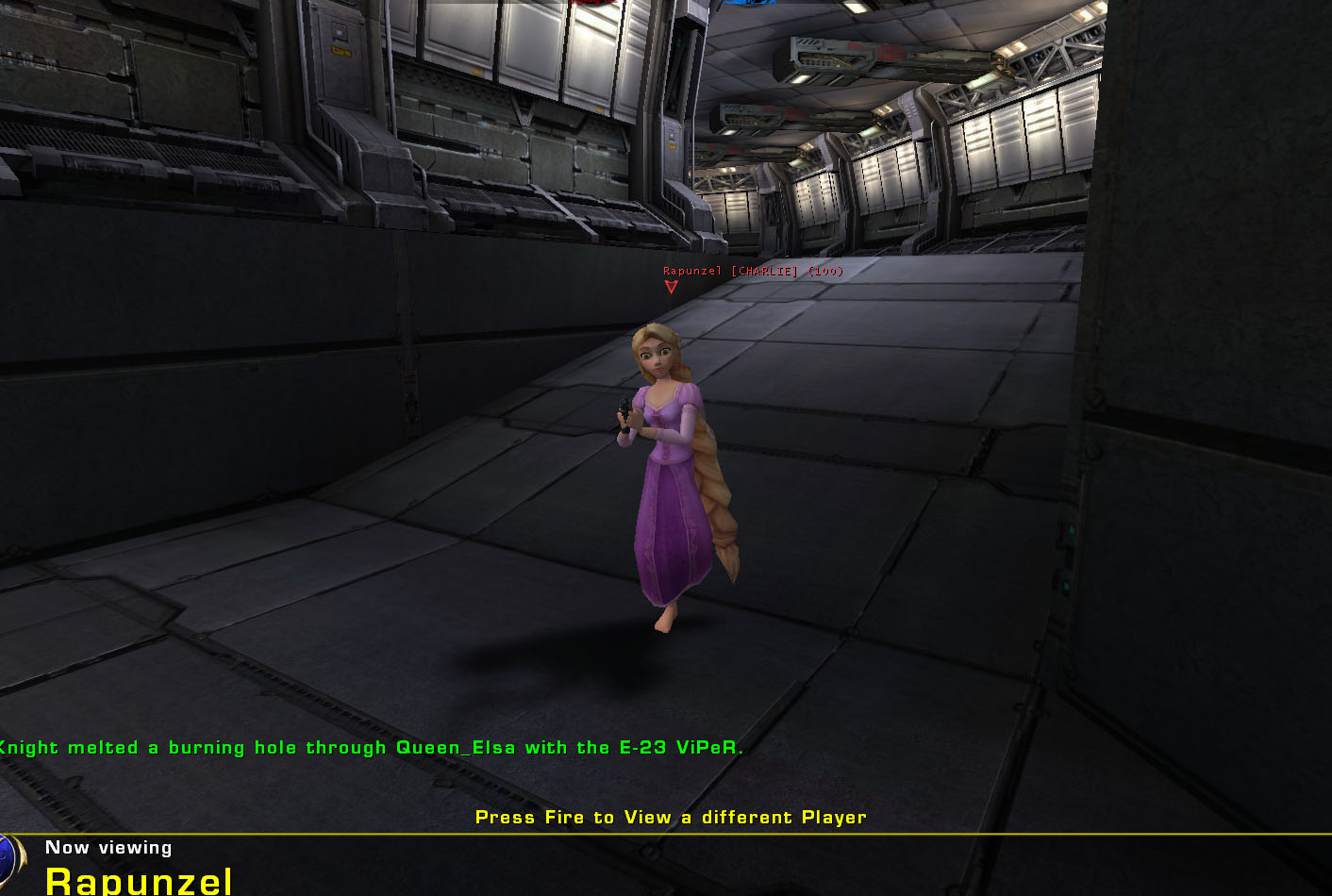Toggle the [CHARLIE] team tag on the nameplate
Viewport: 1332px width, 896px height.
pos(762,270)
